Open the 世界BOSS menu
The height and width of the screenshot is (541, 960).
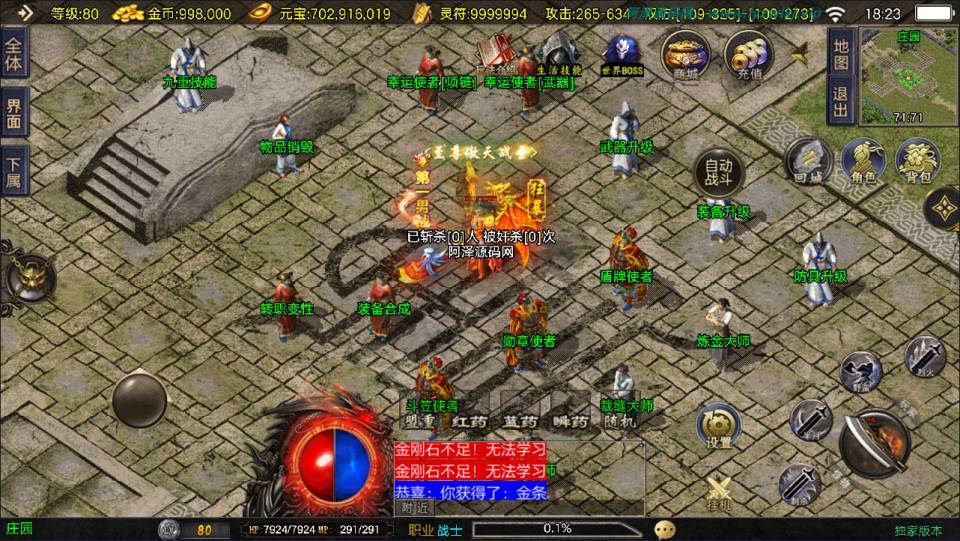[622, 55]
